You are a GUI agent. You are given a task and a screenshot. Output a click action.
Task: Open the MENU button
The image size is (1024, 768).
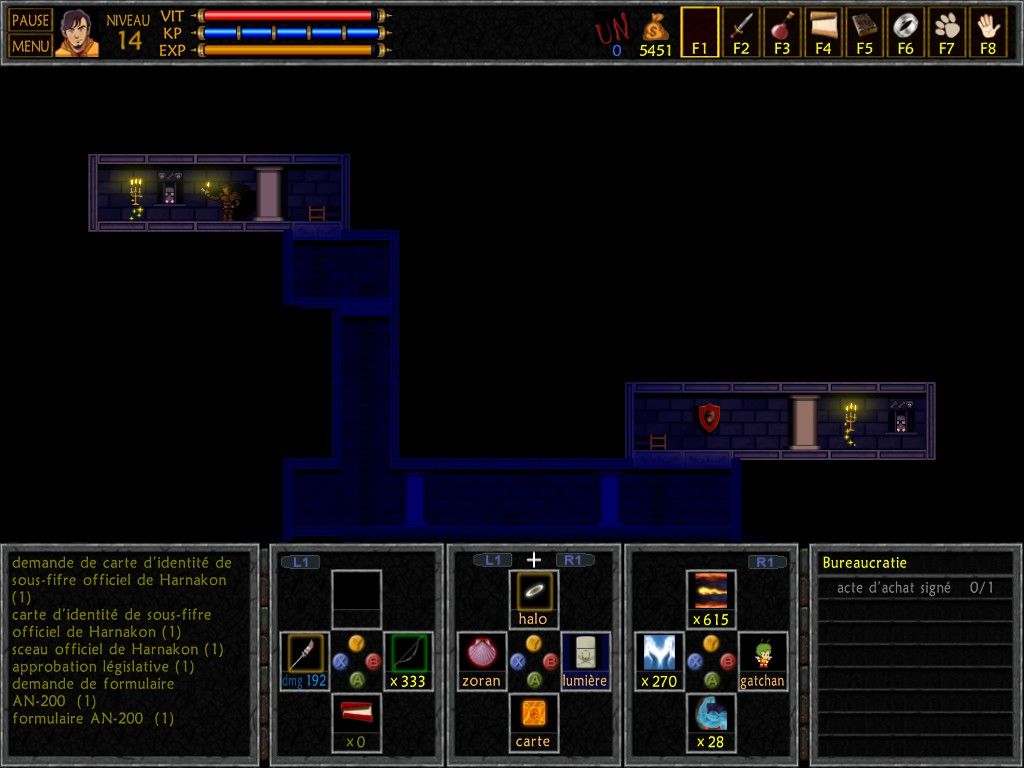click(31, 45)
